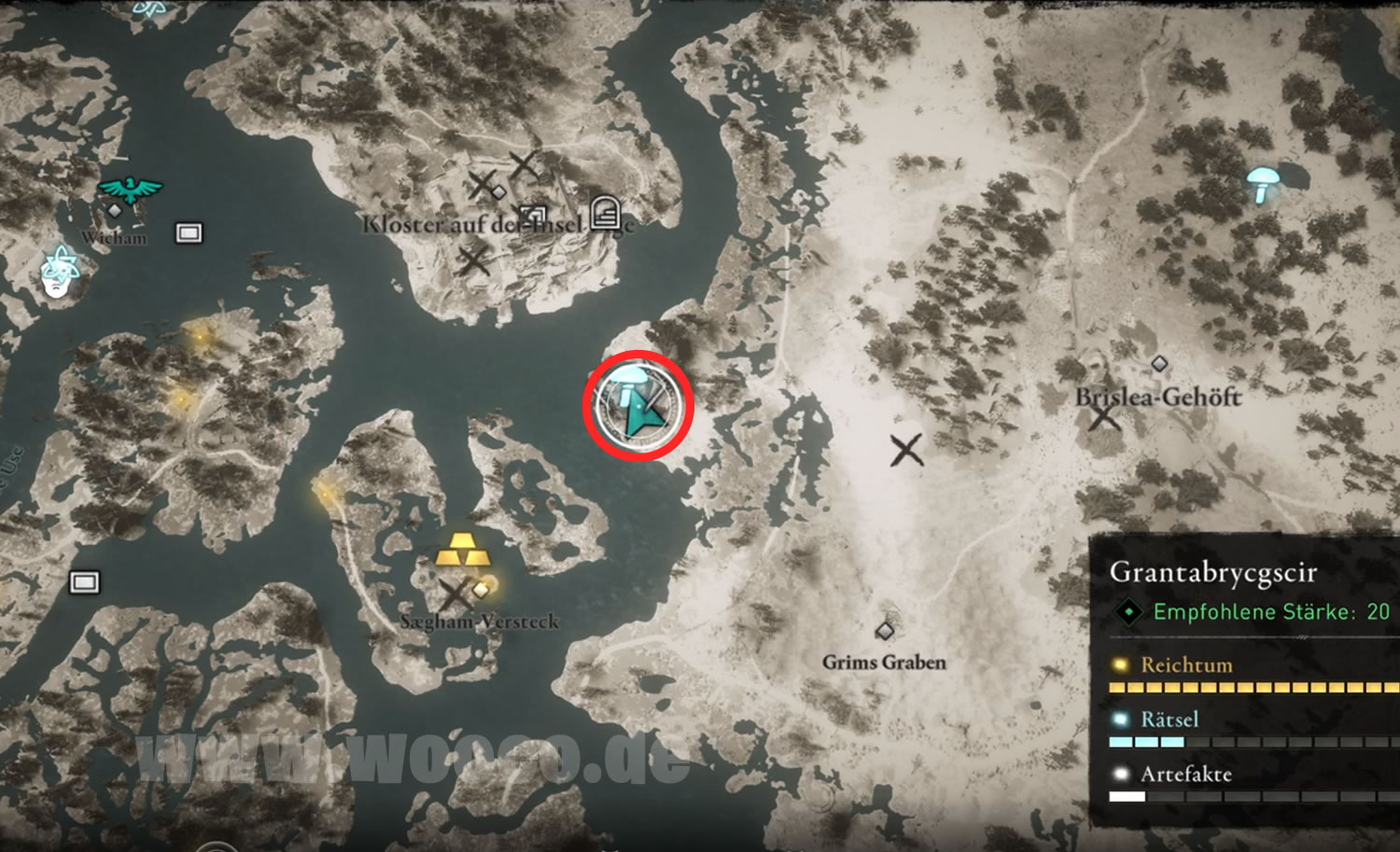Select the teal eagle synchronization point near Wicham
Screen dimensions: 1400x852
click(131, 189)
